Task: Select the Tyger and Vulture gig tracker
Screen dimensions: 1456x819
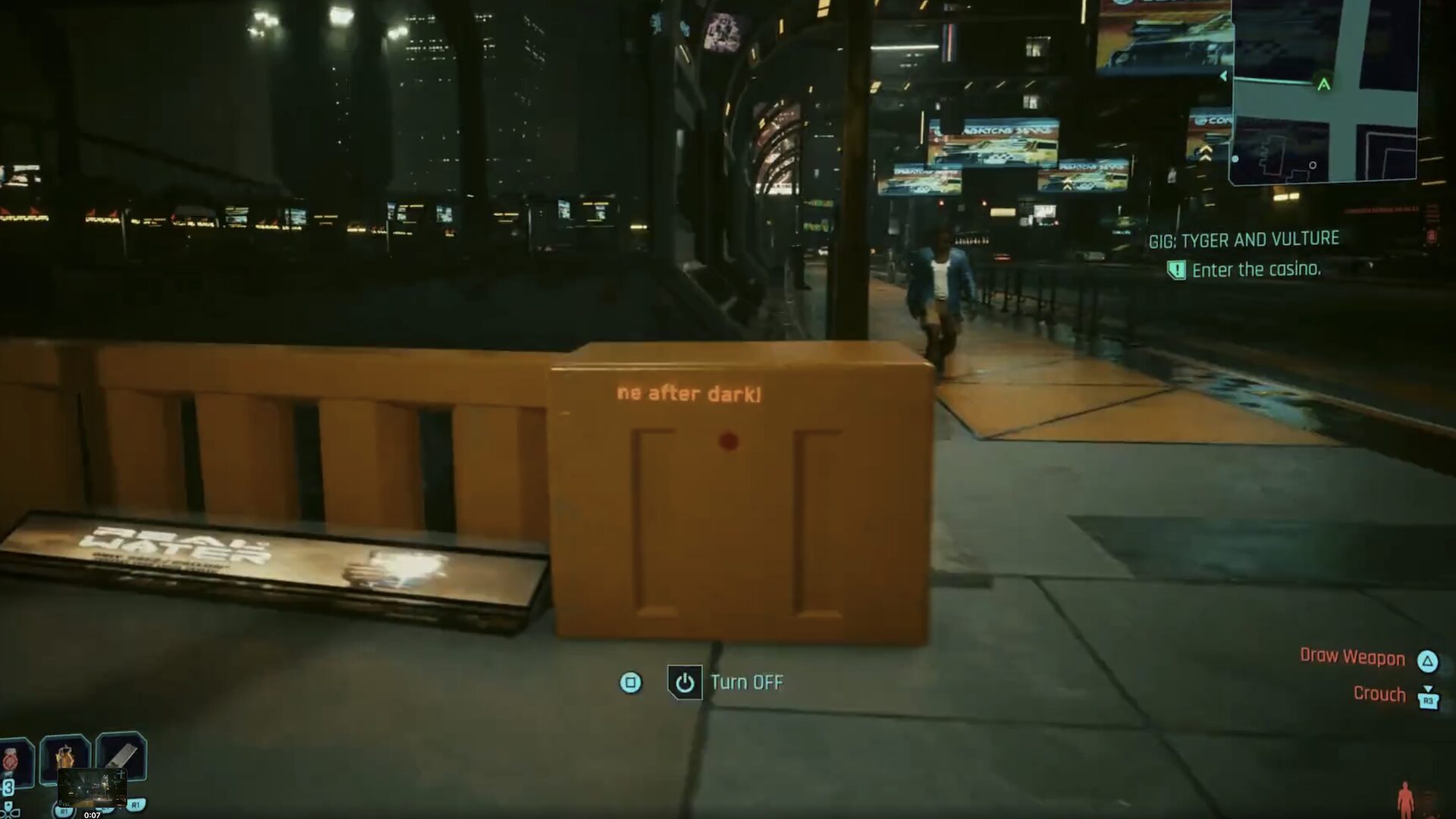Action: coord(1244,240)
